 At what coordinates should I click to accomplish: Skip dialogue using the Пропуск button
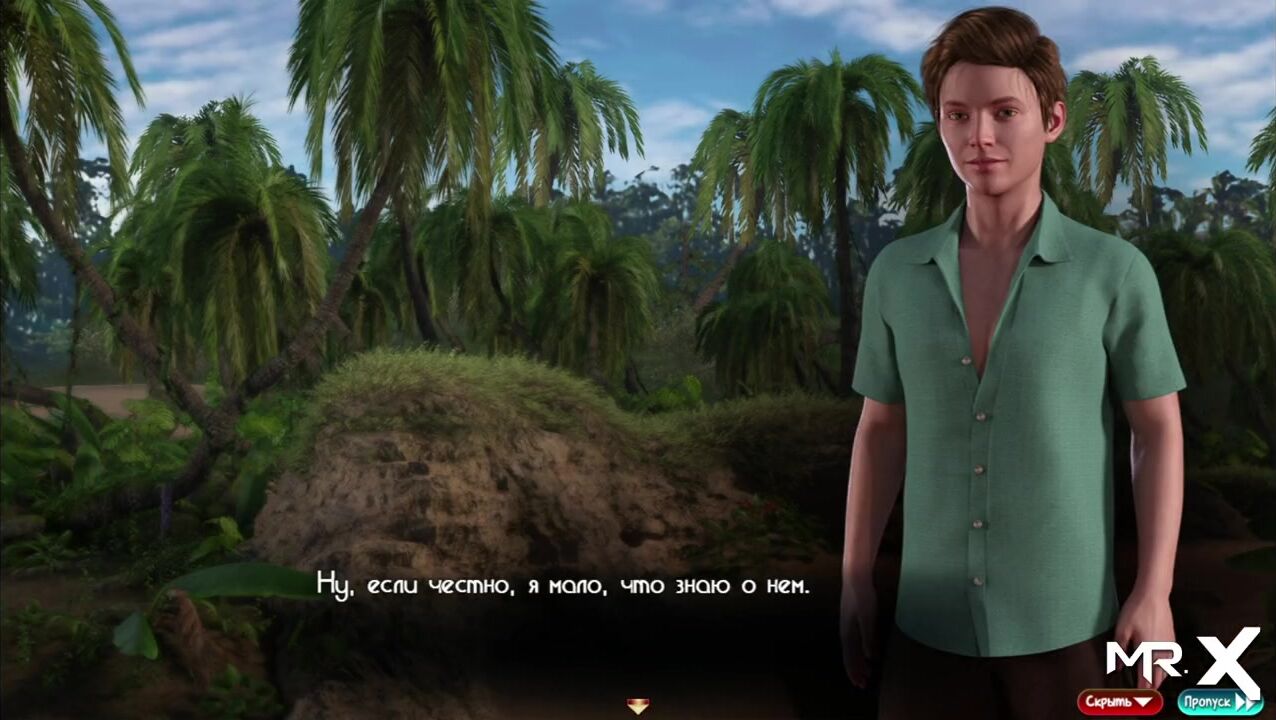(1218, 702)
